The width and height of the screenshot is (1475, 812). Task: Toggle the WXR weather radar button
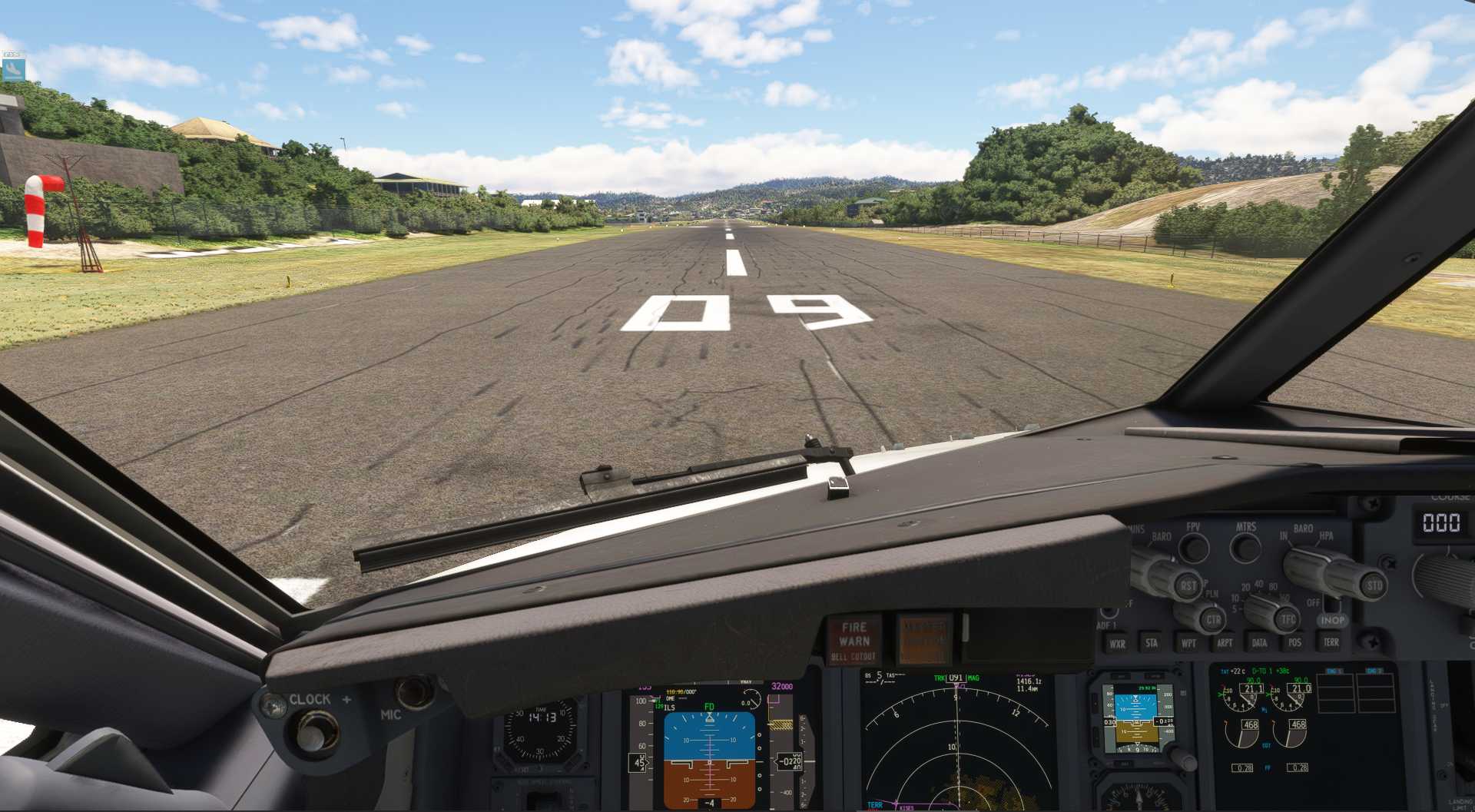pyautogui.click(x=1117, y=644)
